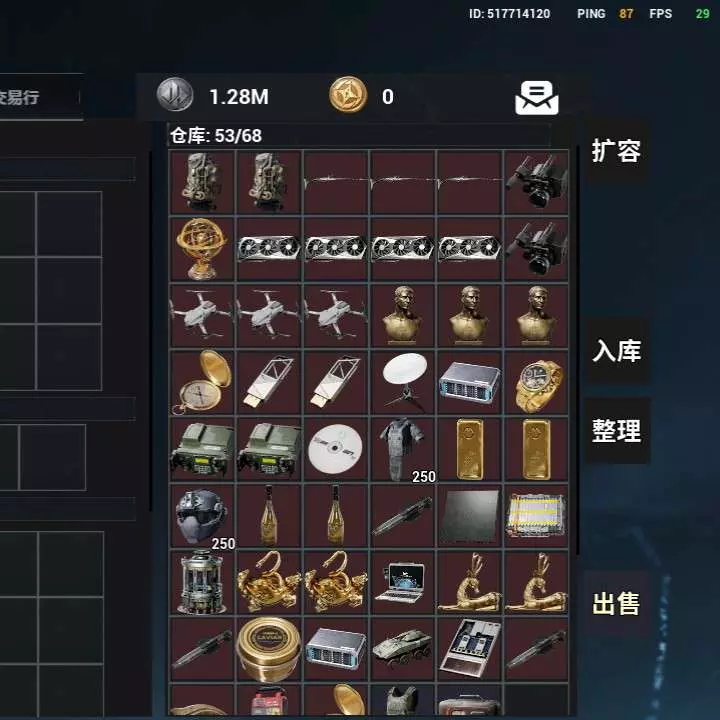Select the body armor vest item

403,449
